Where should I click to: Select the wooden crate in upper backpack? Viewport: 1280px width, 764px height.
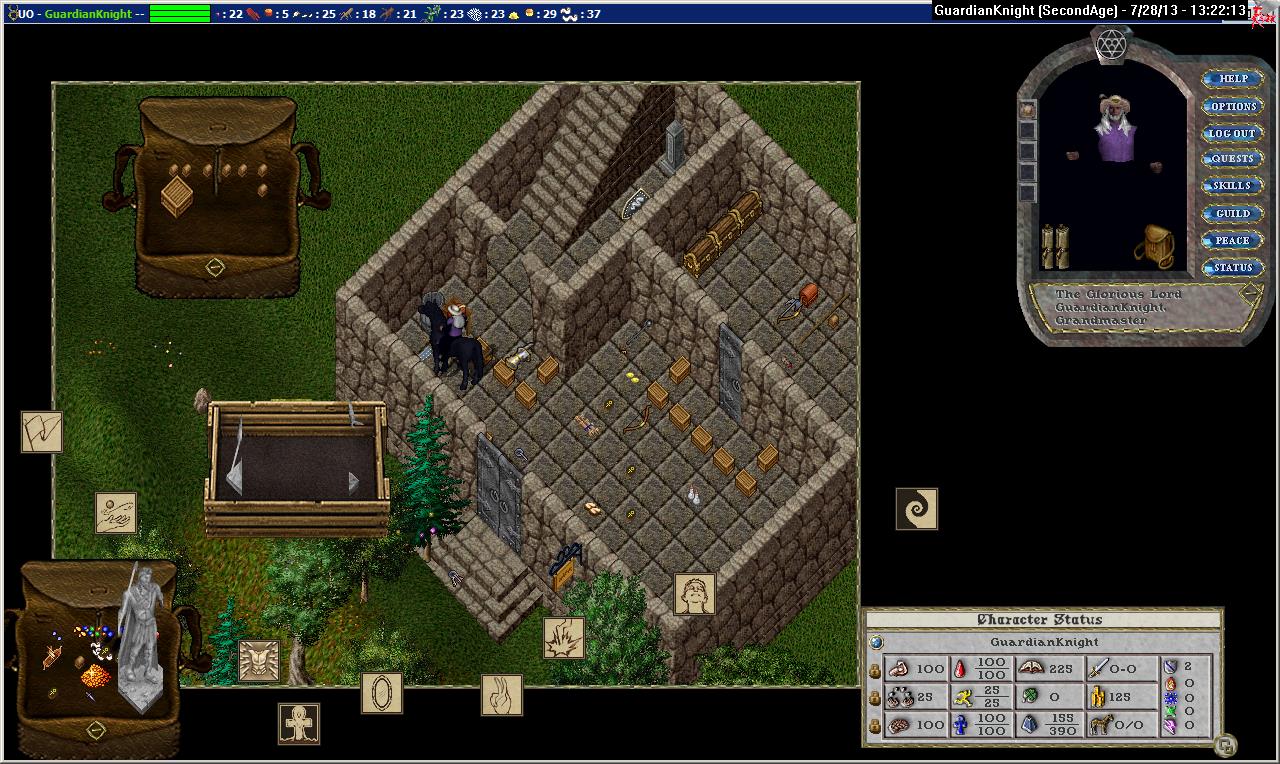[177, 195]
